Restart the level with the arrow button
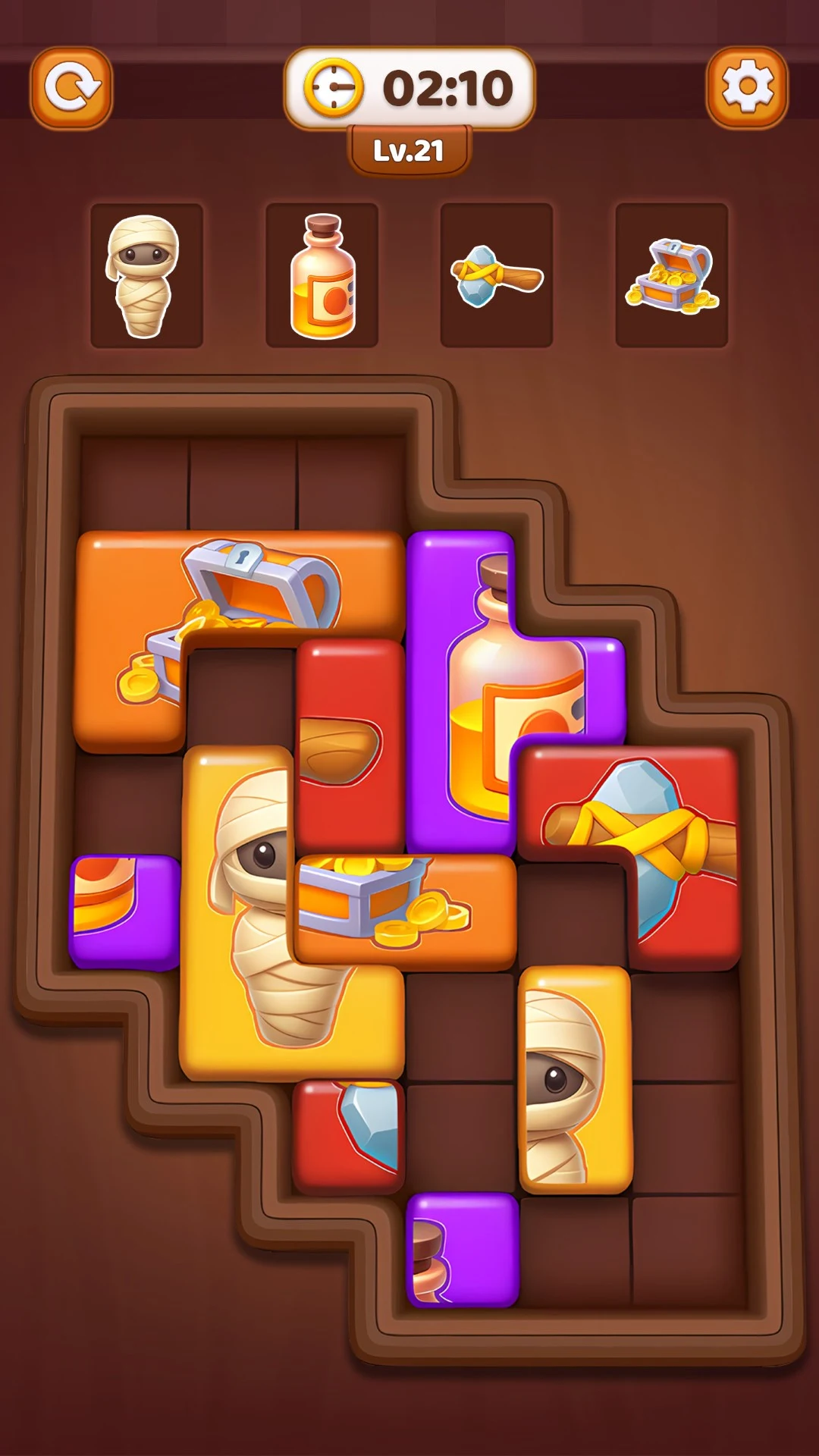This screenshot has height=1456, width=819. coord(71,88)
